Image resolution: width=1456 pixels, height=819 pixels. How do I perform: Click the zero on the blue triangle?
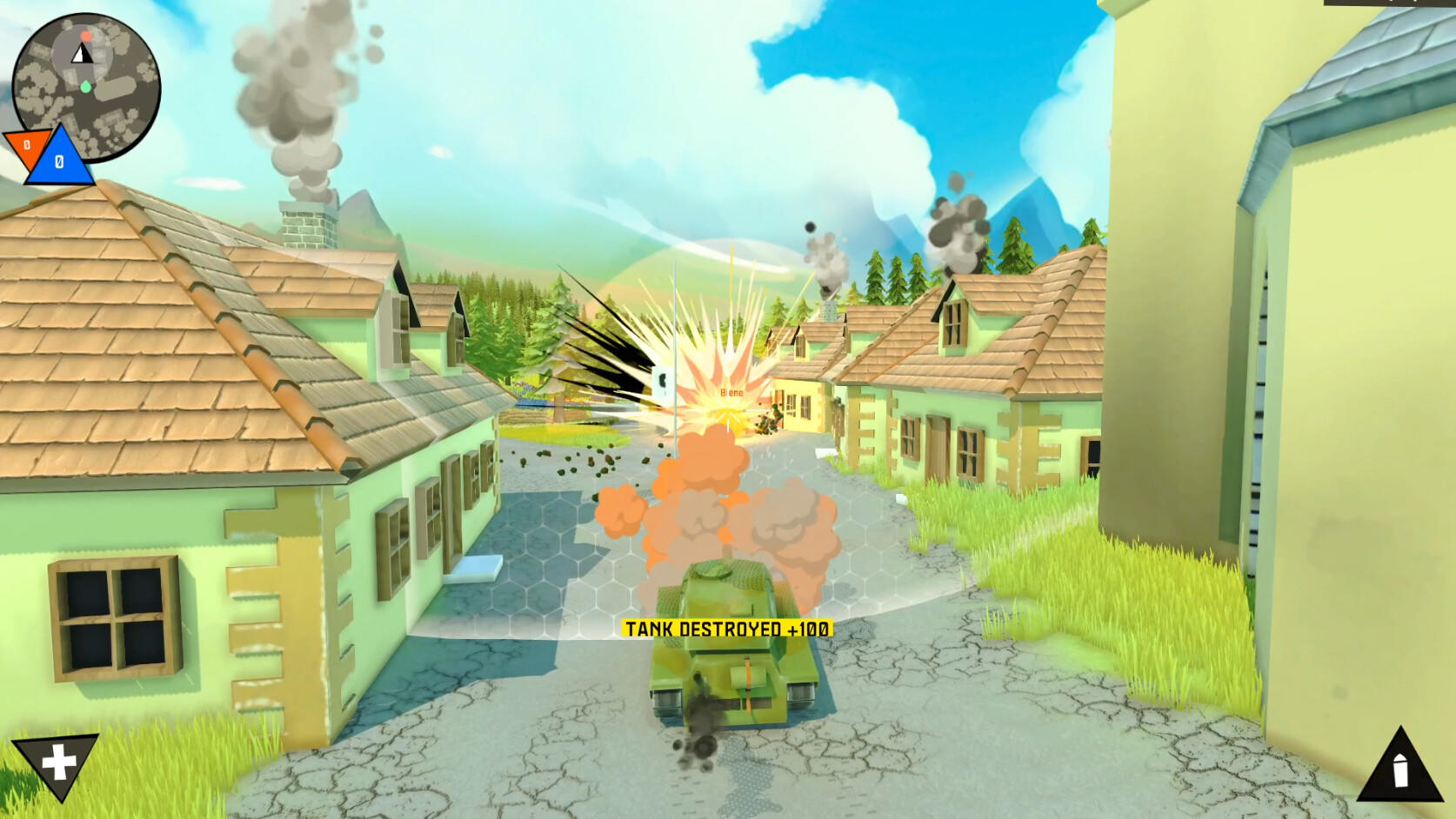57,162
